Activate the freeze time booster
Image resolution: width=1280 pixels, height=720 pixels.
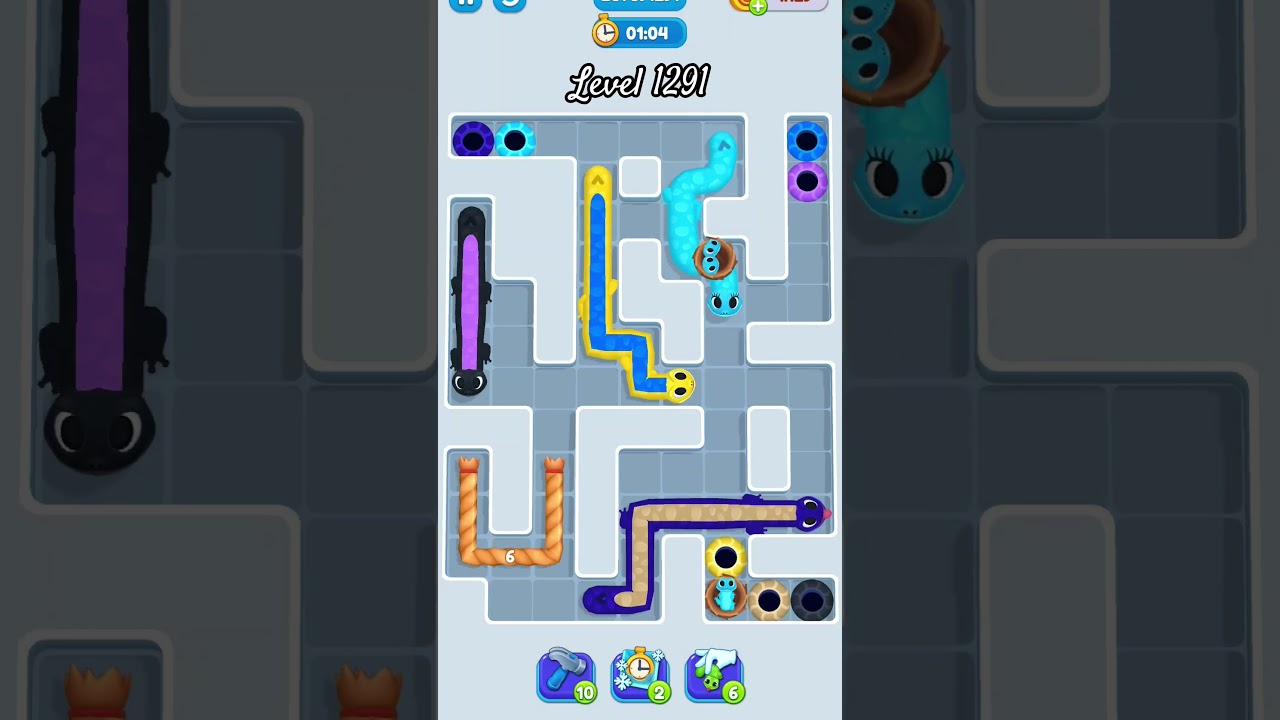pos(640,675)
